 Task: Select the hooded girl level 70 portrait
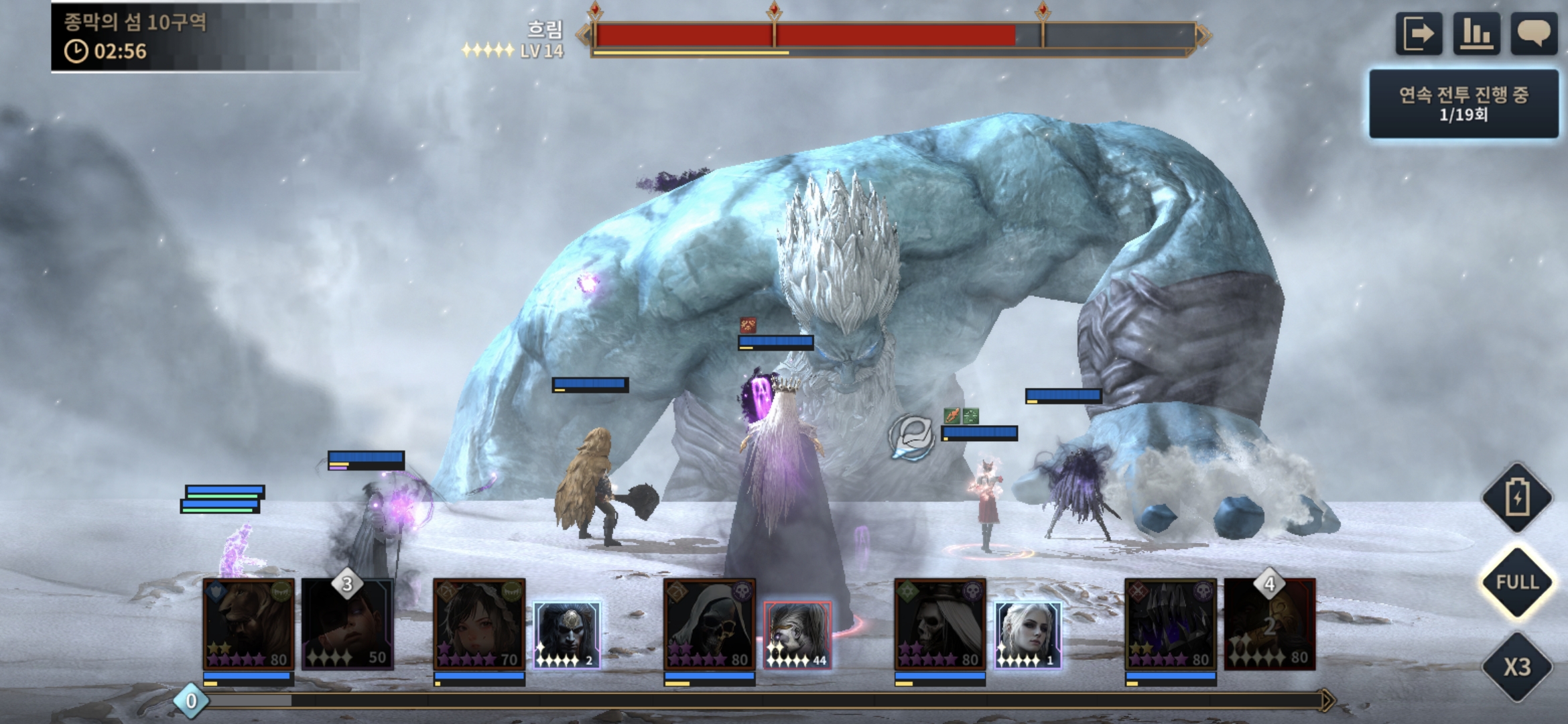click(x=479, y=624)
